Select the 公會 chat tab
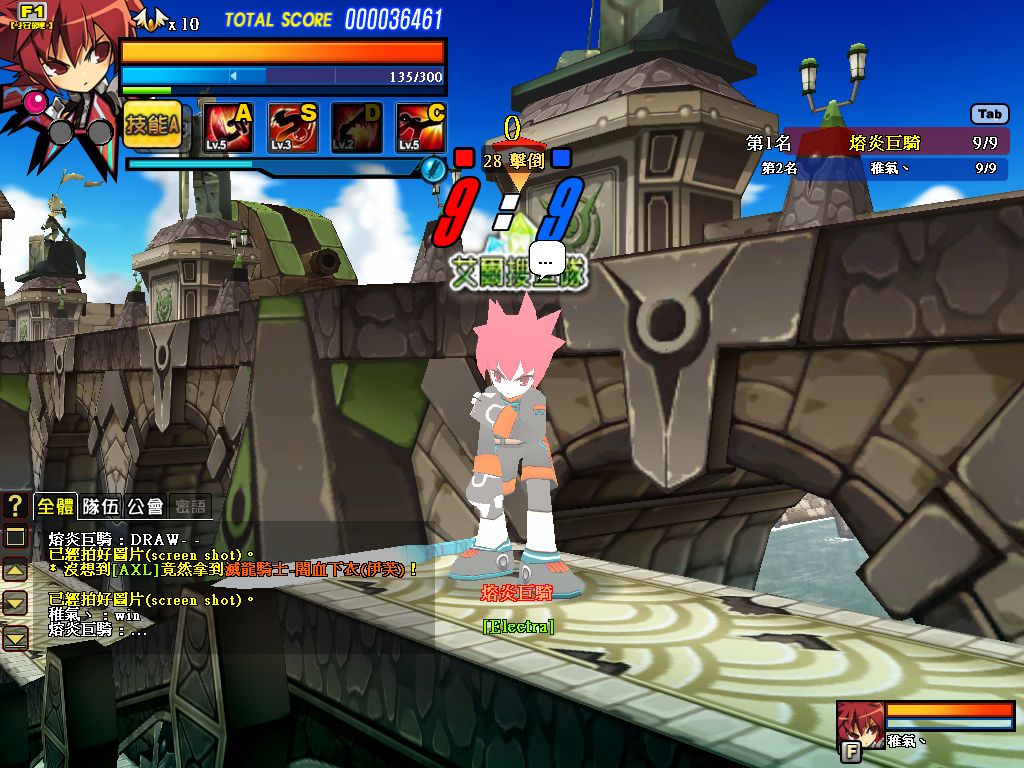The width and height of the screenshot is (1024, 768). [144, 506]
